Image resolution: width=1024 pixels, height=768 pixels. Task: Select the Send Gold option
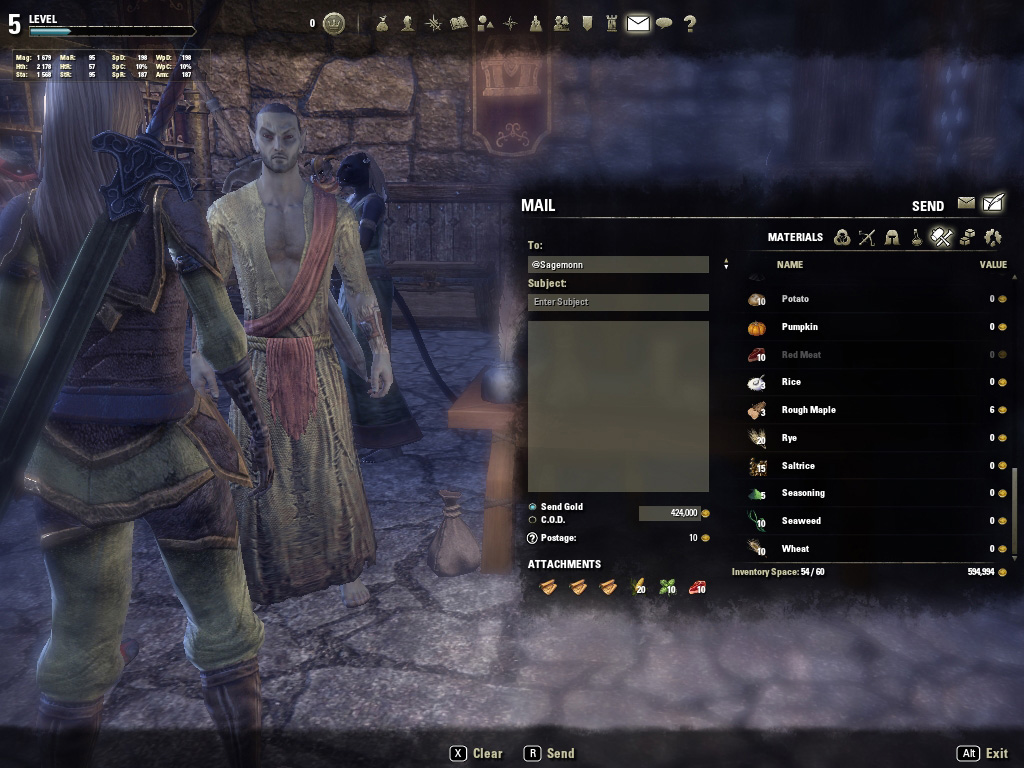pyautogui.click(x=533, y=507)
